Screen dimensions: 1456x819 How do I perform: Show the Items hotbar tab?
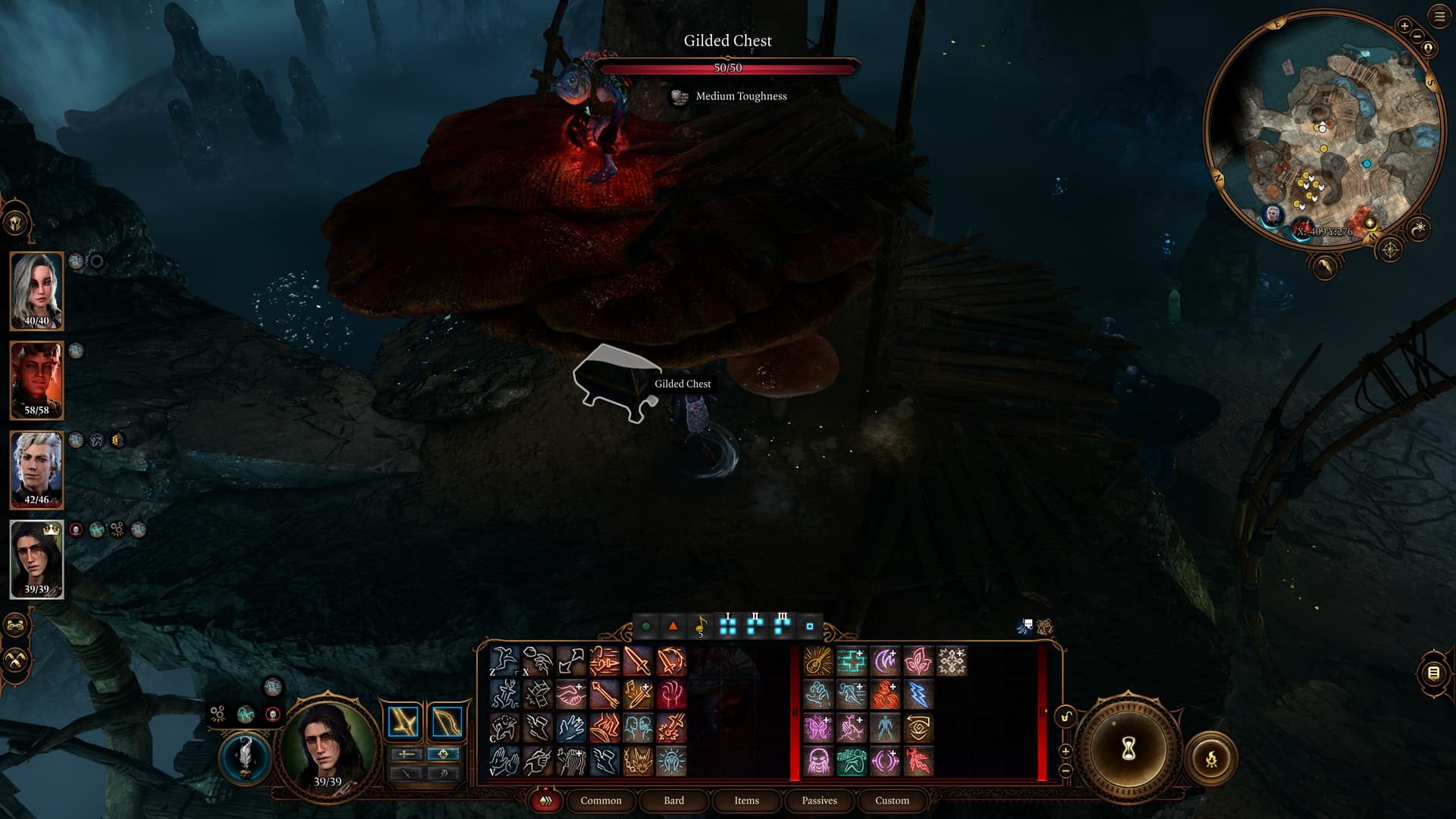click(746, 800)
